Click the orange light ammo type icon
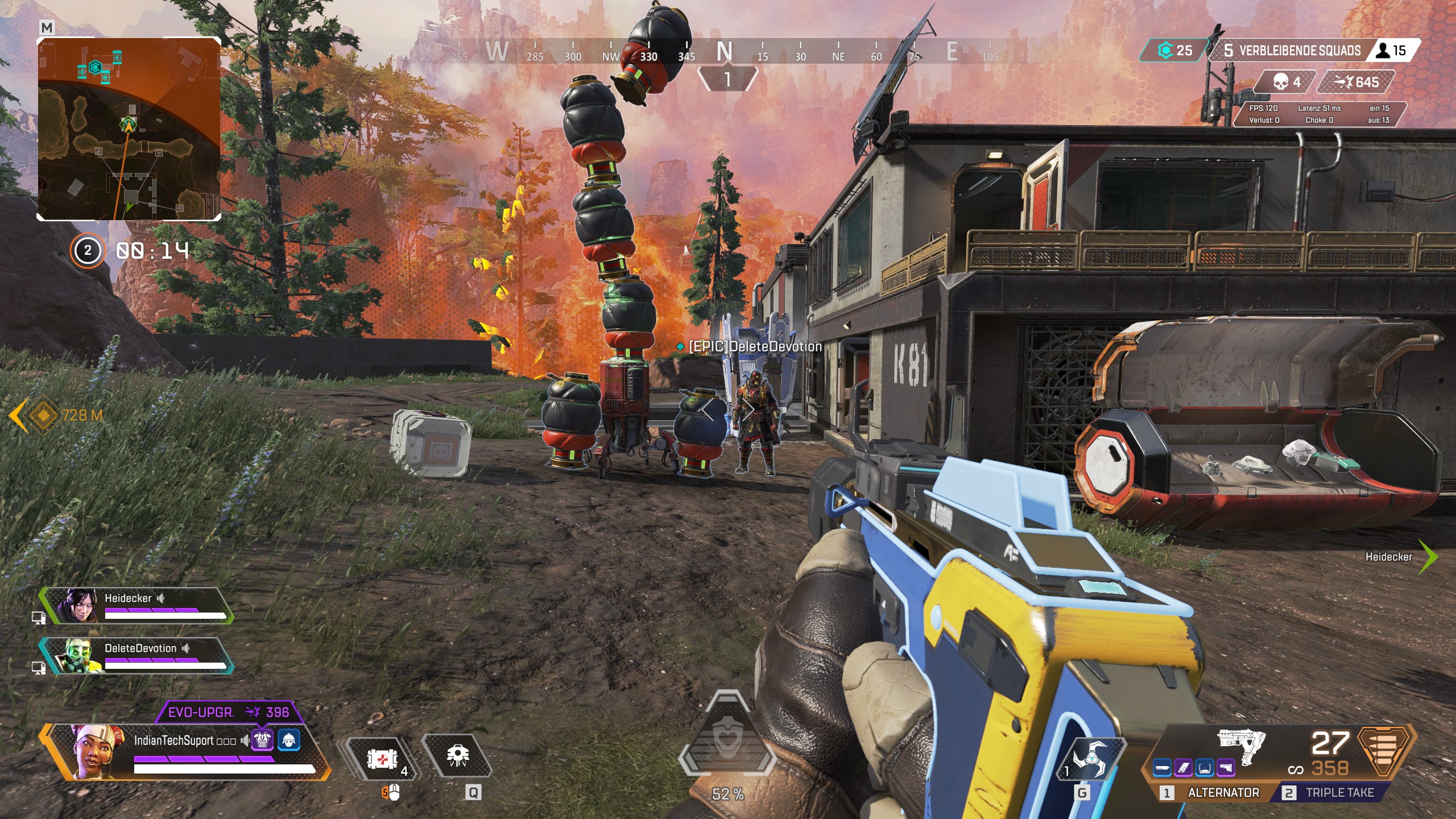This screenshot has height=819, width=1456. click(1385, 750)
